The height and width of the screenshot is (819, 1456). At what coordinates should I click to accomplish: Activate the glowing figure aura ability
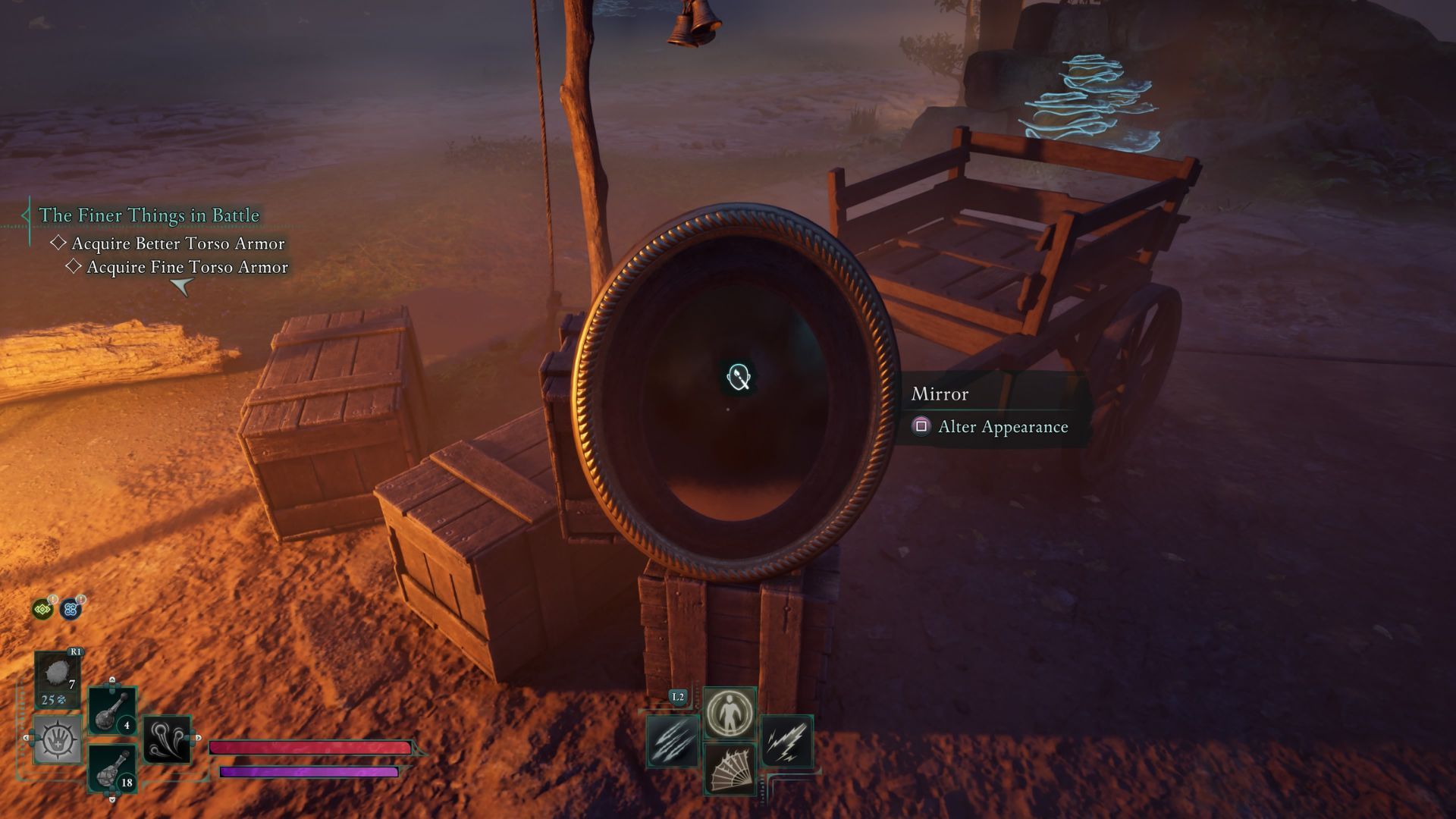730,713
